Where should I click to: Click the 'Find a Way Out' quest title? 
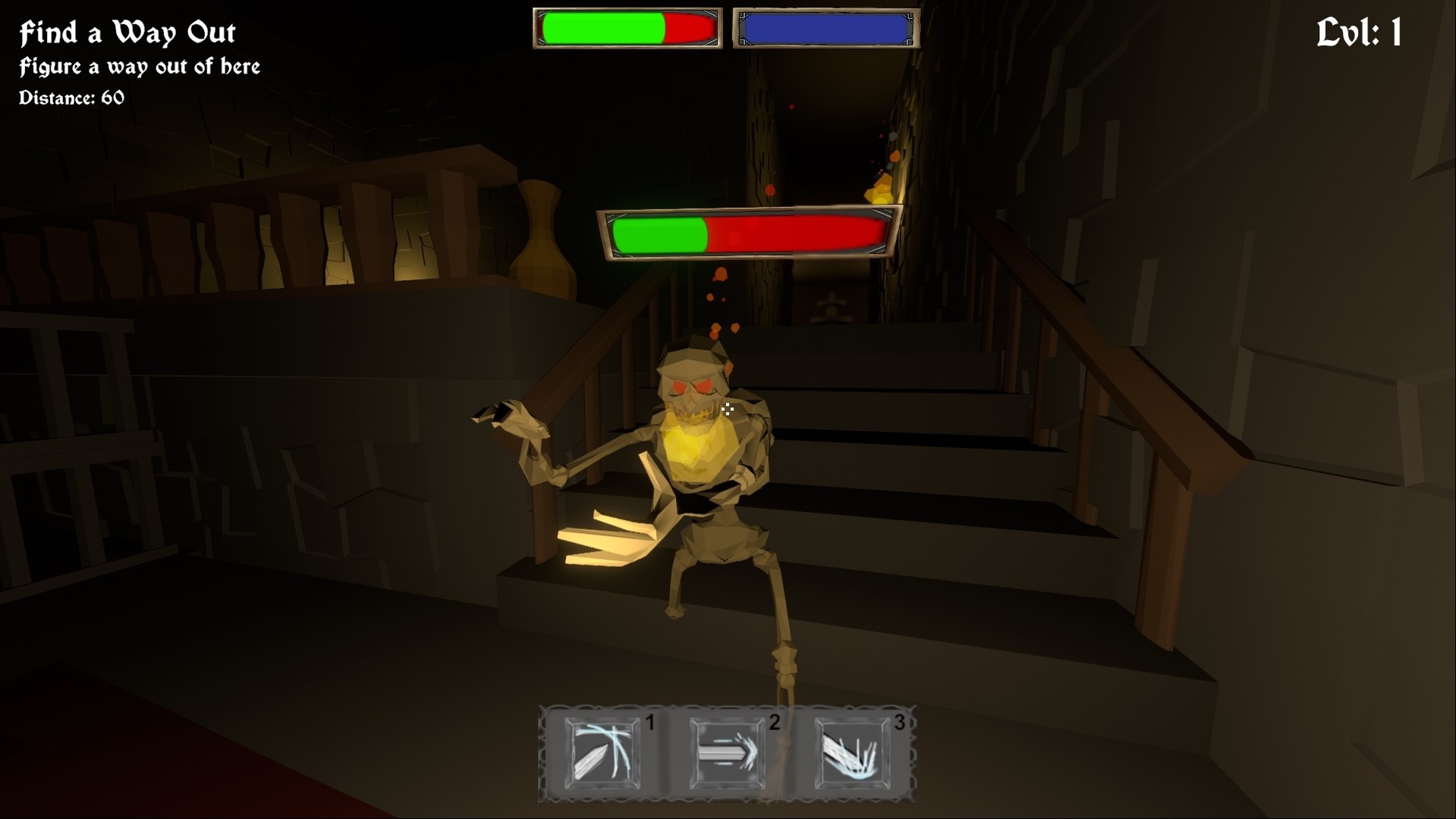[x=126, y=32]
